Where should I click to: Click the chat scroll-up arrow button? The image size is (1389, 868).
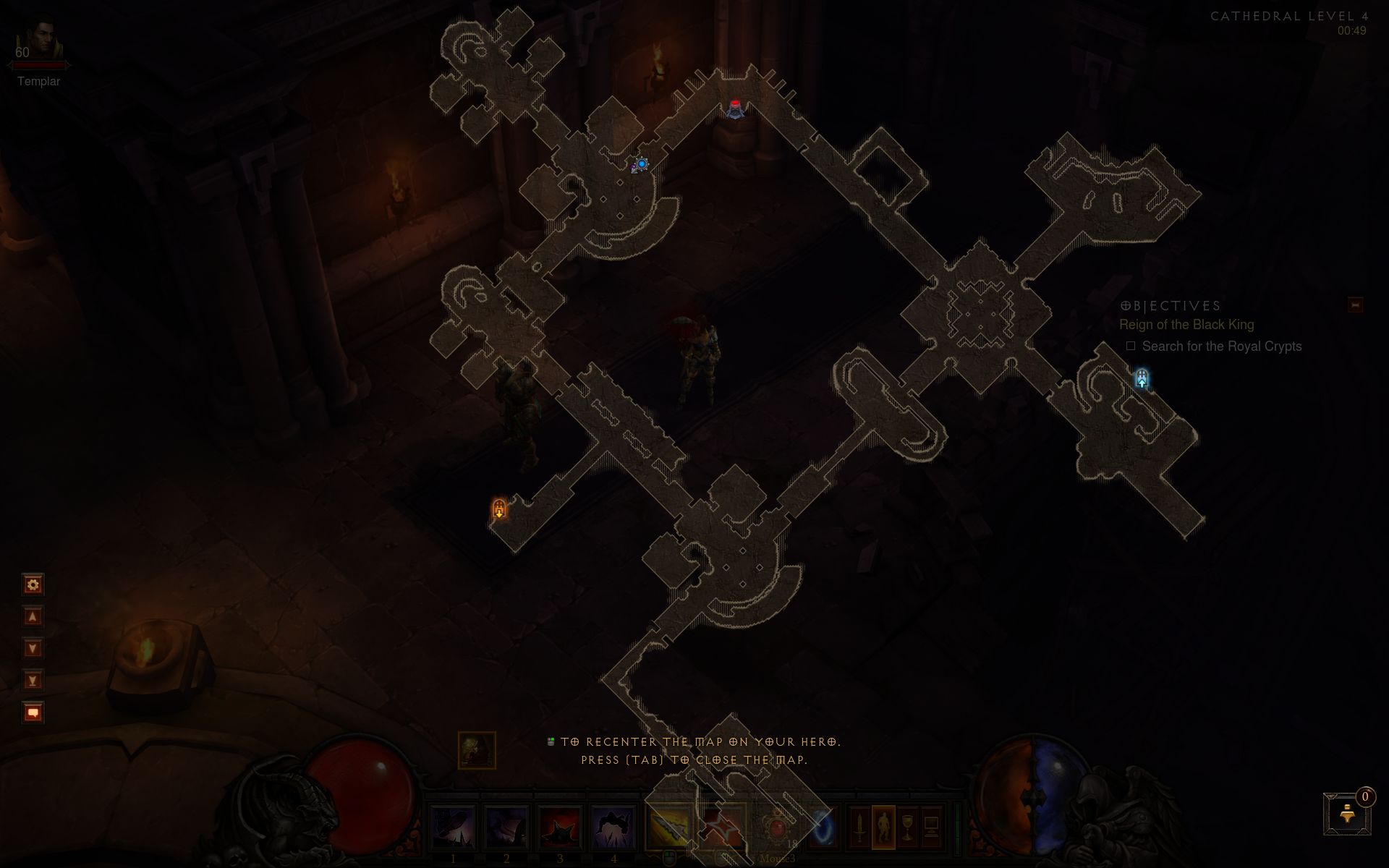click(x=33, y=616)
